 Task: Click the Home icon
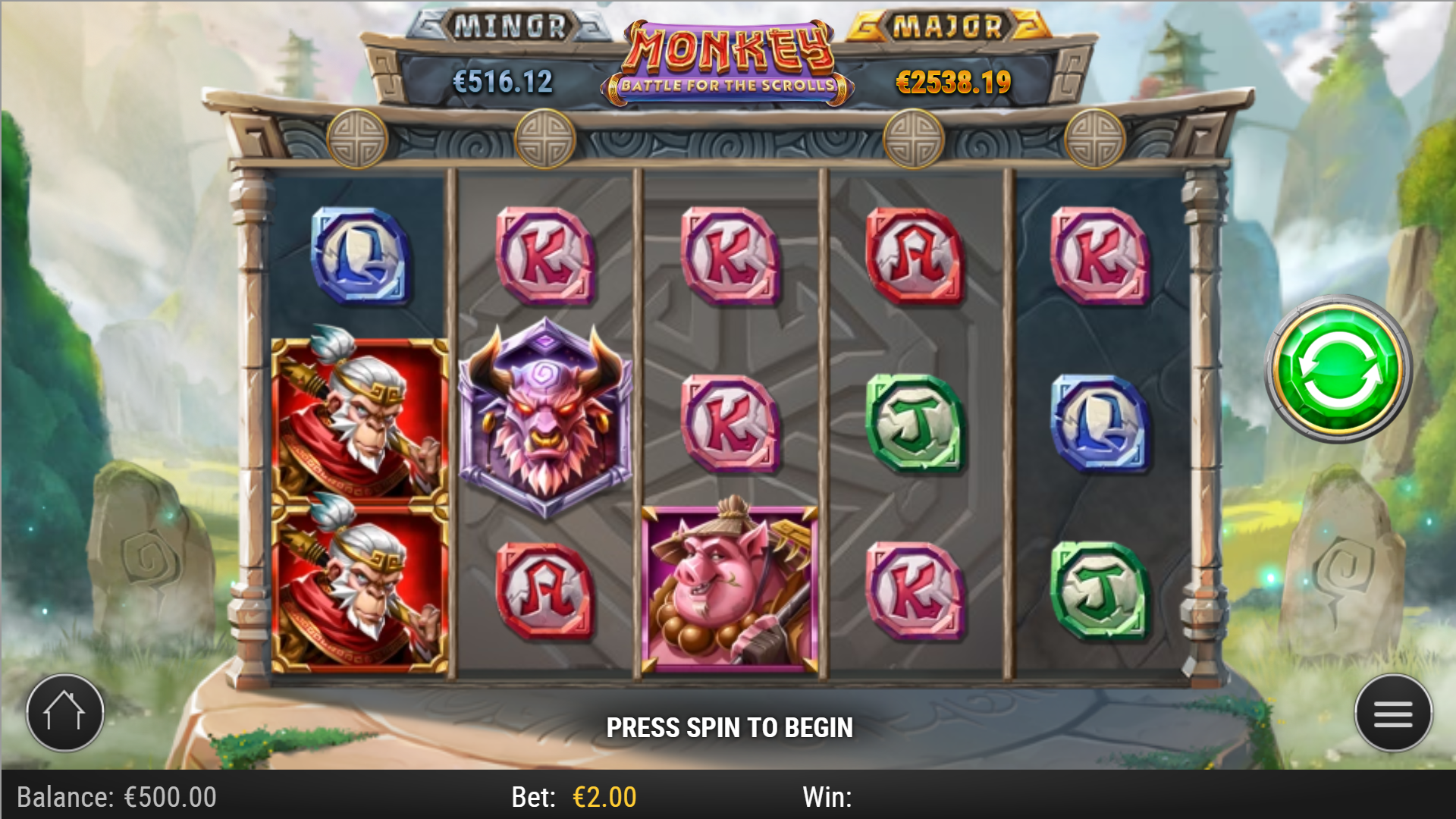(64, 713)
